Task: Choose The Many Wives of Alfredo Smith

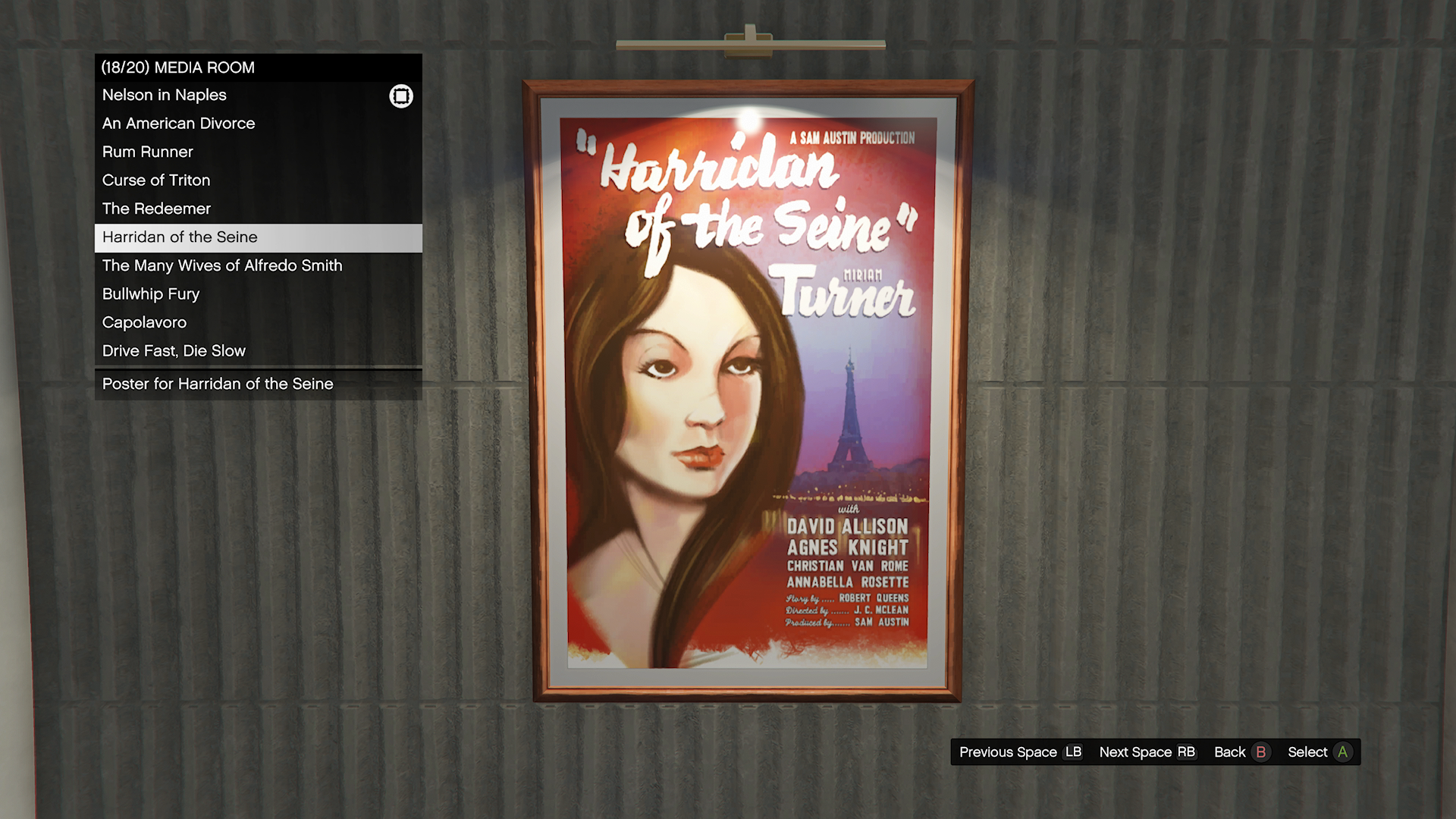Action: [x=222, y=265]
